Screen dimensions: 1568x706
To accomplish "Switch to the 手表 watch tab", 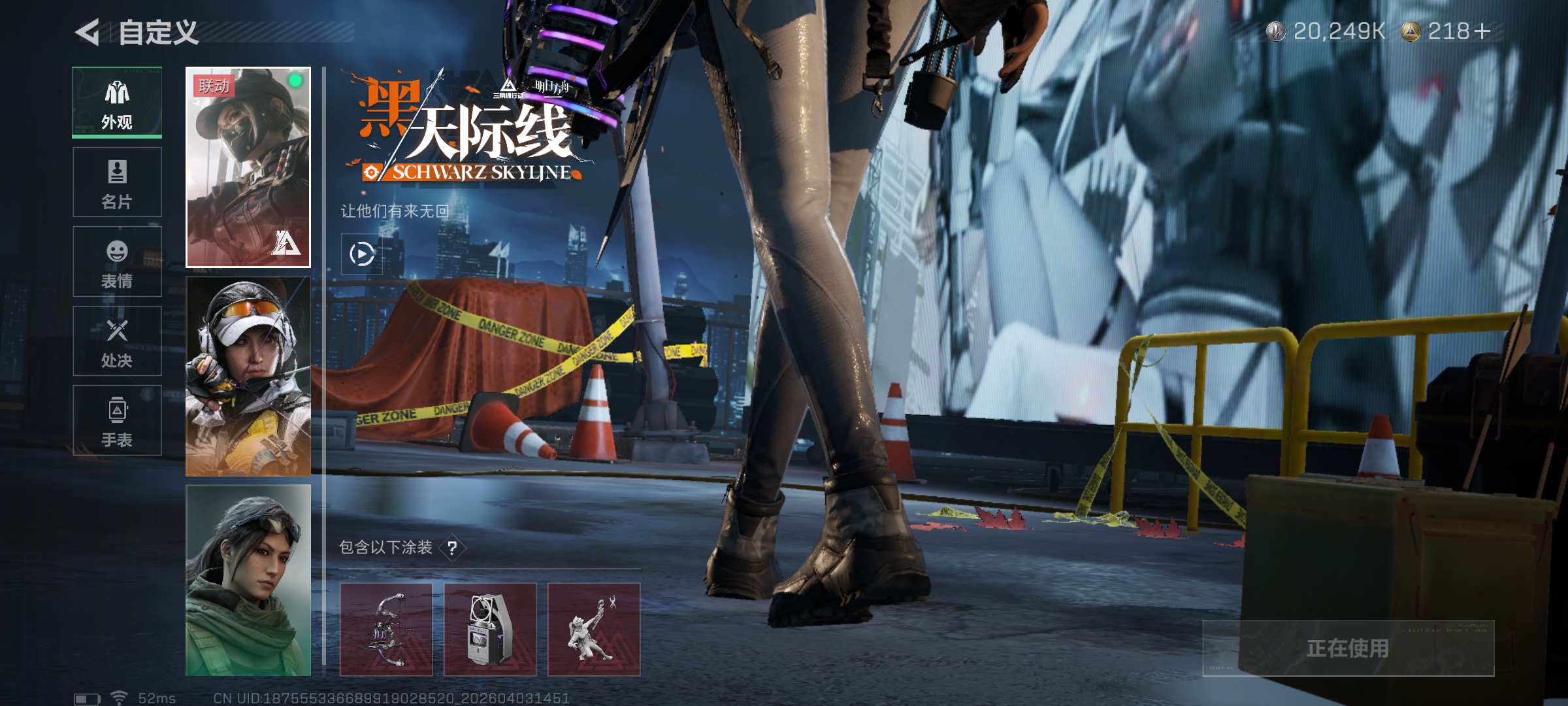I will click(117, 420).
